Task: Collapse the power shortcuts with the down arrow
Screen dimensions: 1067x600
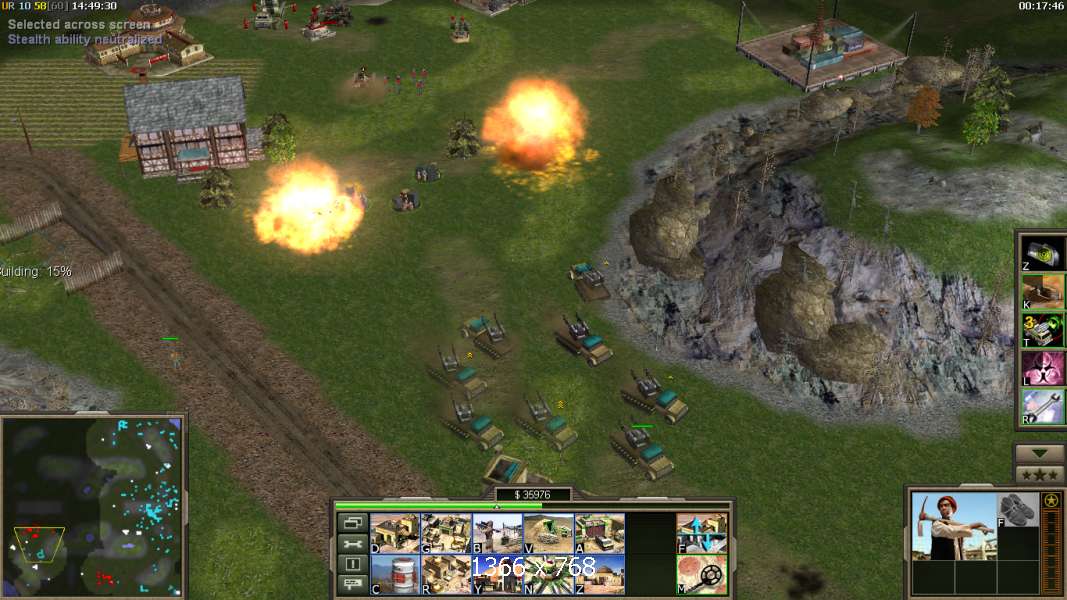Action: click(1040, 453)
